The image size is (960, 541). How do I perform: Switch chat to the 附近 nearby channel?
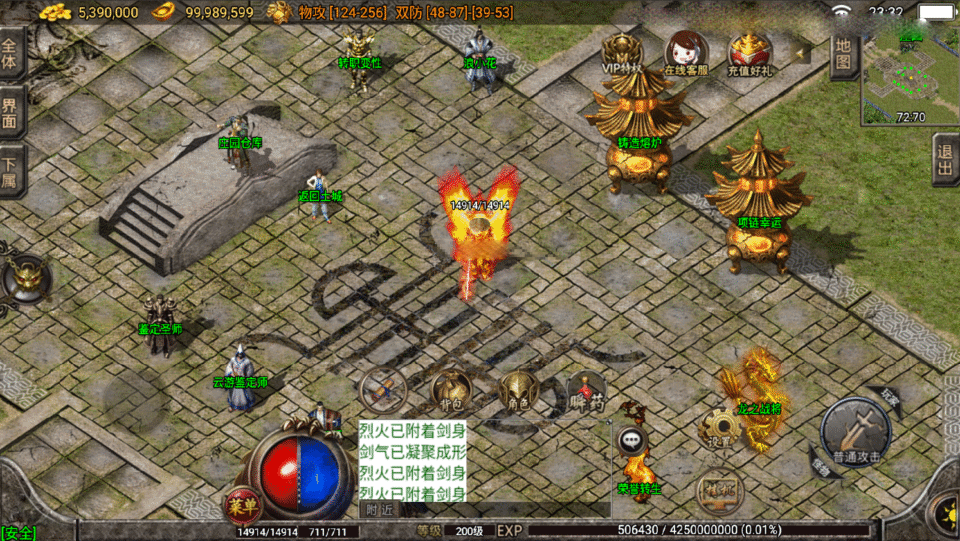pos(379,510)
